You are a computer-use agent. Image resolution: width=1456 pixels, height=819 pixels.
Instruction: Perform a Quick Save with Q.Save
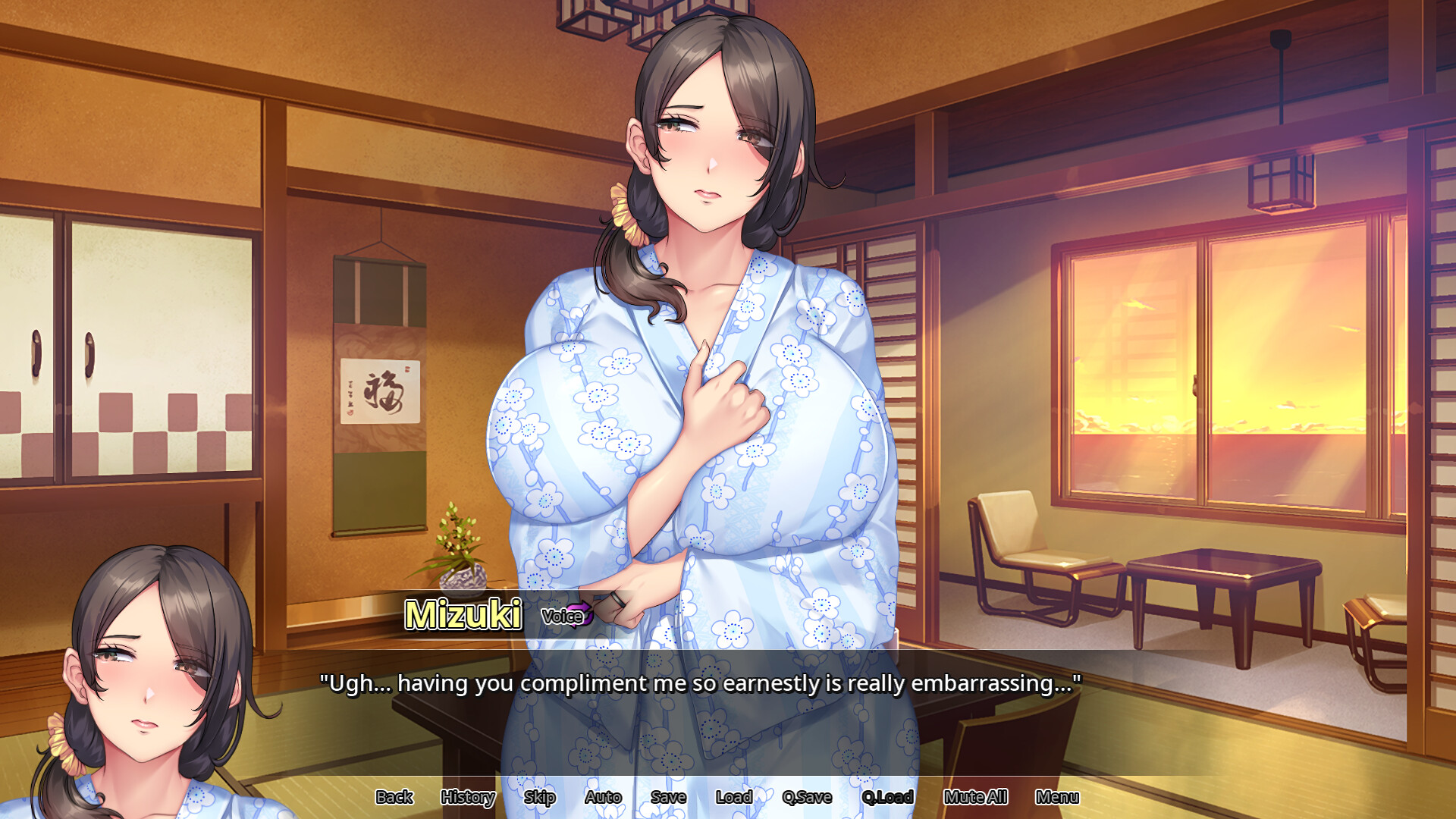(x=808, y=797)
